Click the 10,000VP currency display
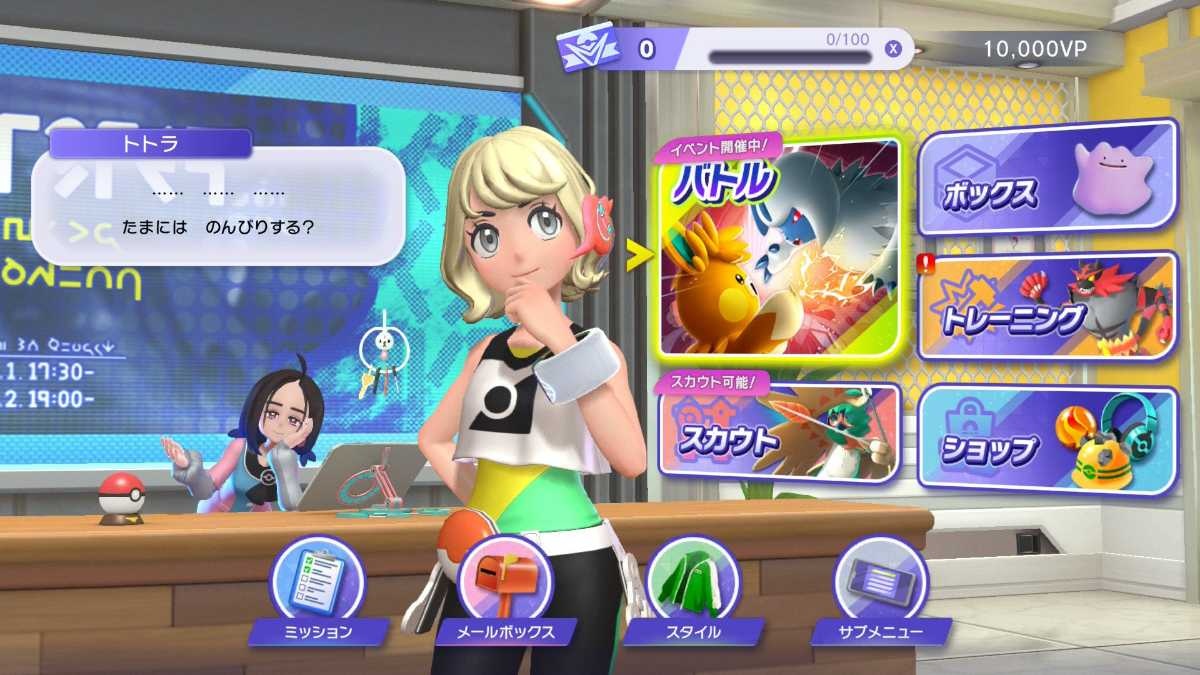 coord(1048,48)
